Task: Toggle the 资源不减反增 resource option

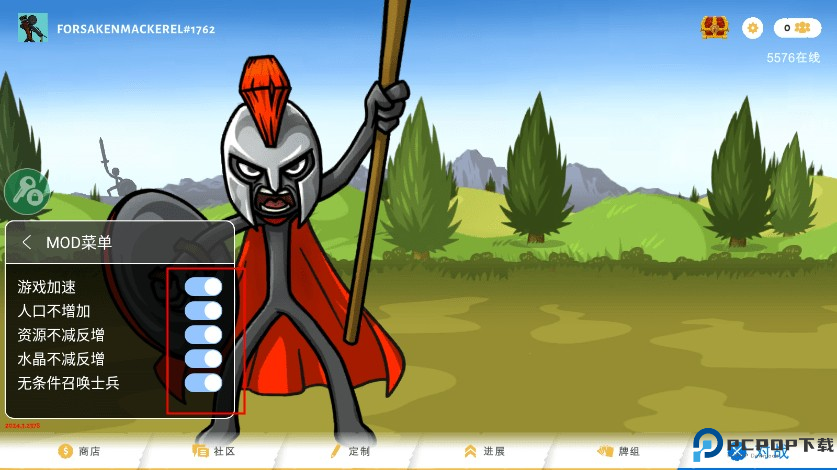Action: 203,335
